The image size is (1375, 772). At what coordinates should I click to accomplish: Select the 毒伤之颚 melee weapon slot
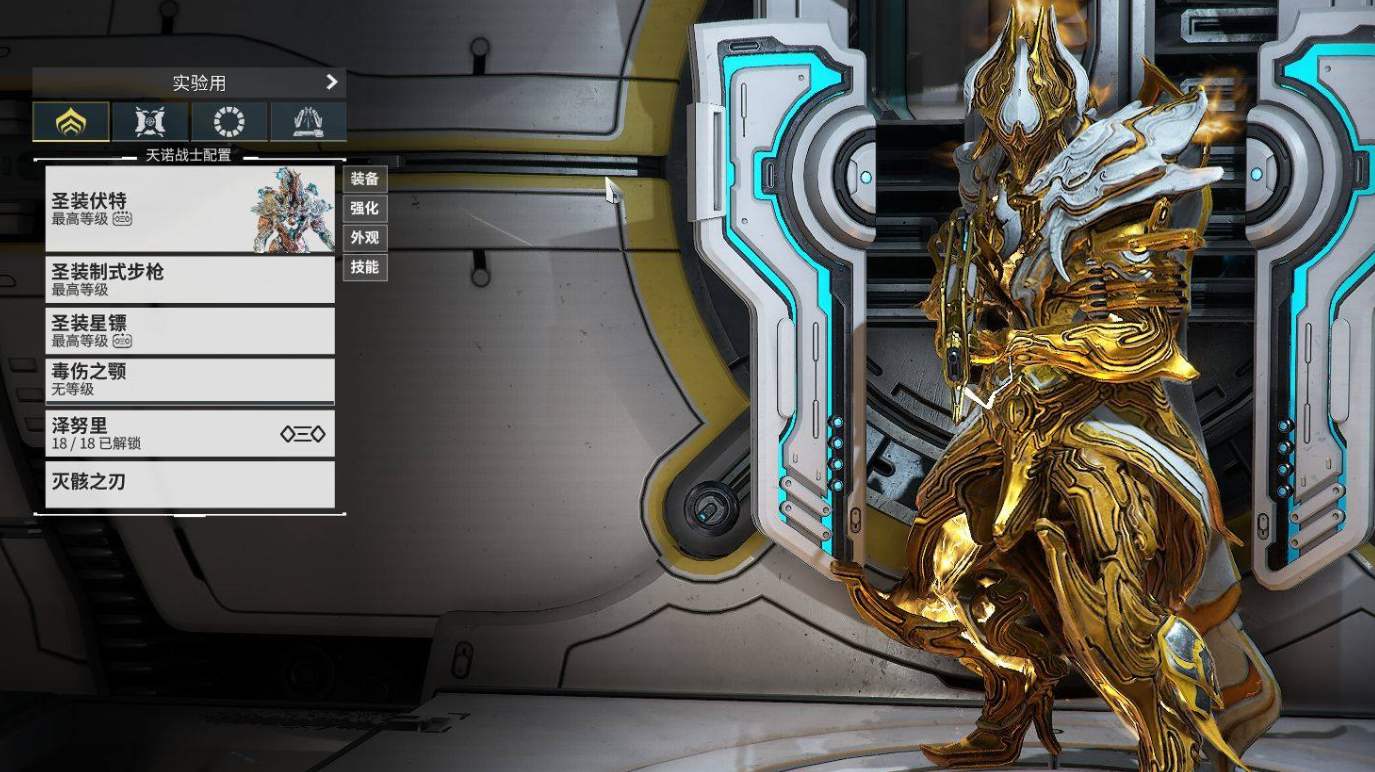tap(190, 380)
